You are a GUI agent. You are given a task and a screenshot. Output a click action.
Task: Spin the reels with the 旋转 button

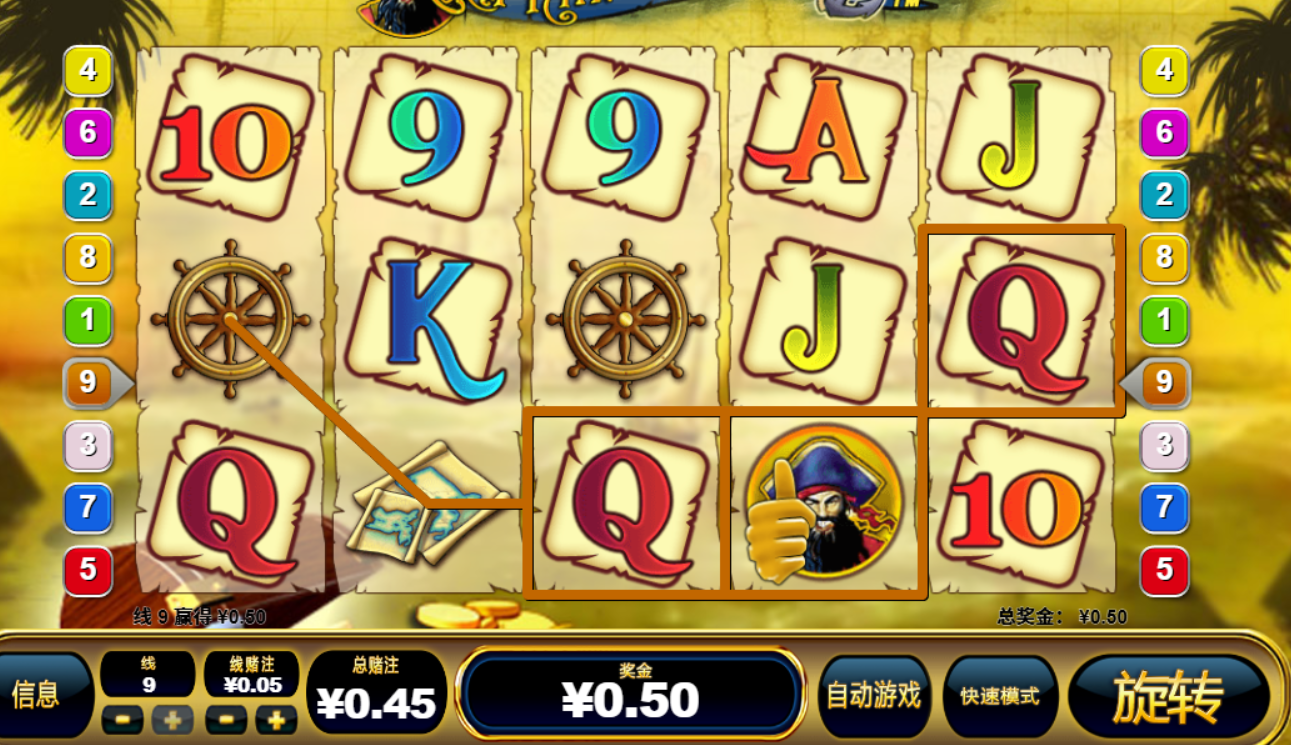pos(1168,697)
